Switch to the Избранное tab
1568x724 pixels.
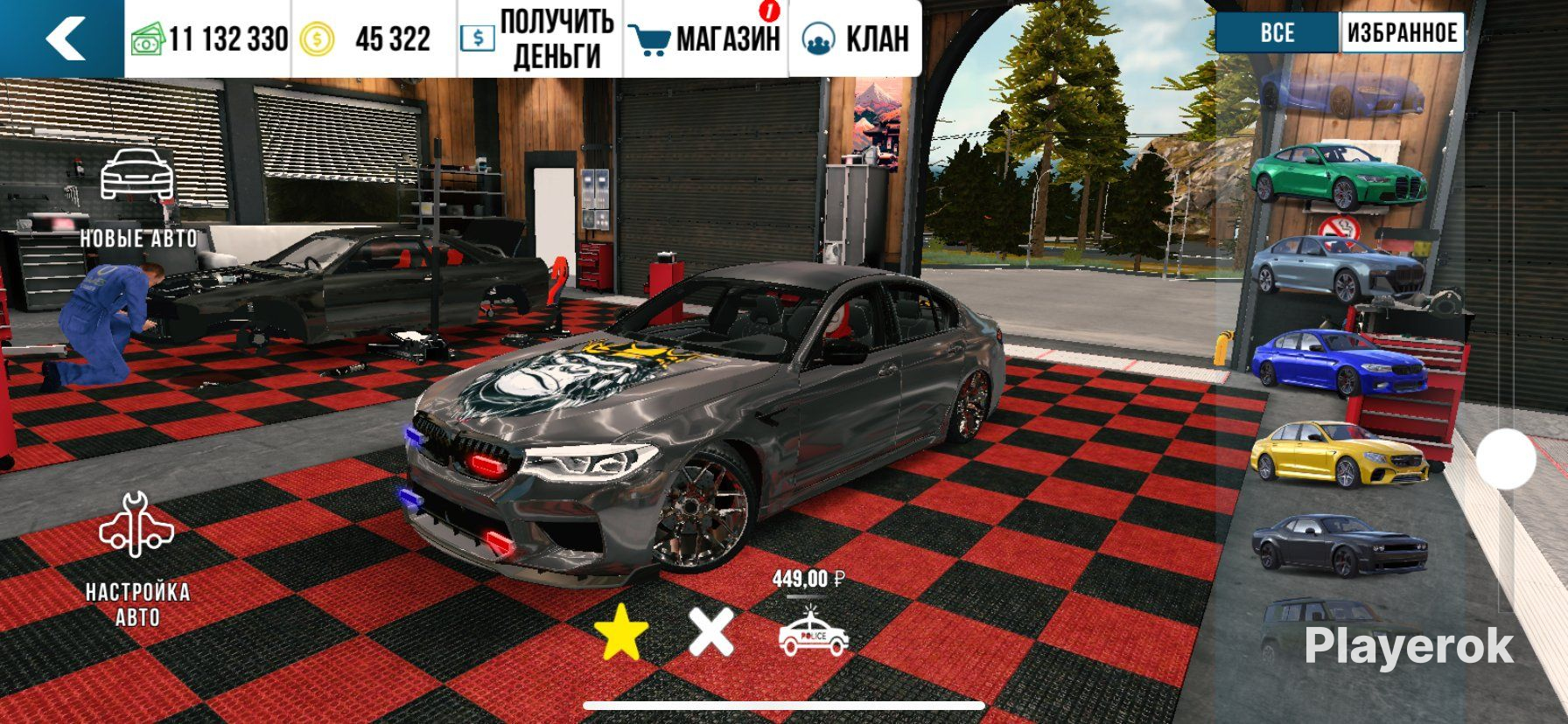coord(1402,33)
